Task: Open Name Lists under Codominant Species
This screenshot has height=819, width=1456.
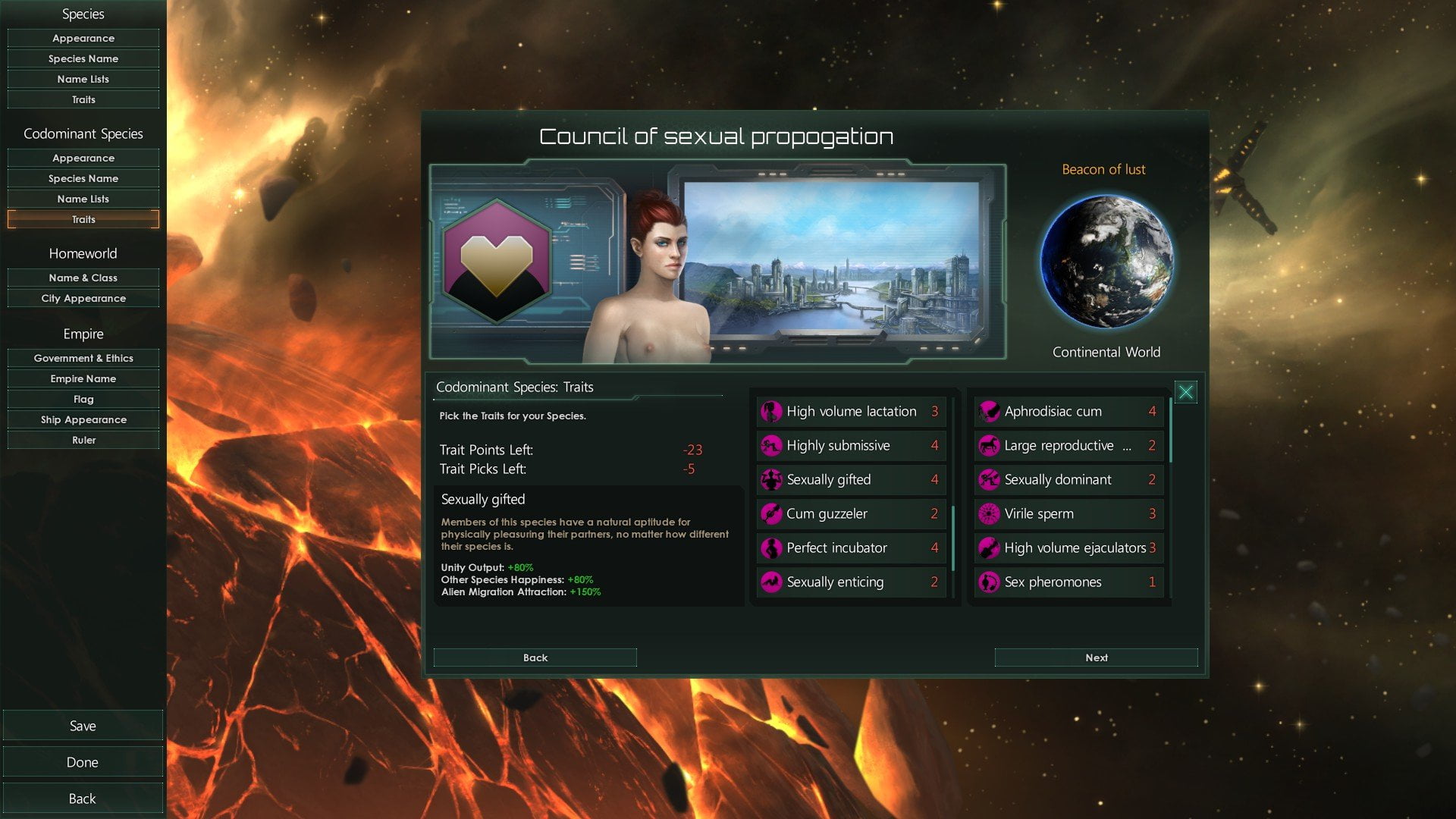Action: (83, 199)
